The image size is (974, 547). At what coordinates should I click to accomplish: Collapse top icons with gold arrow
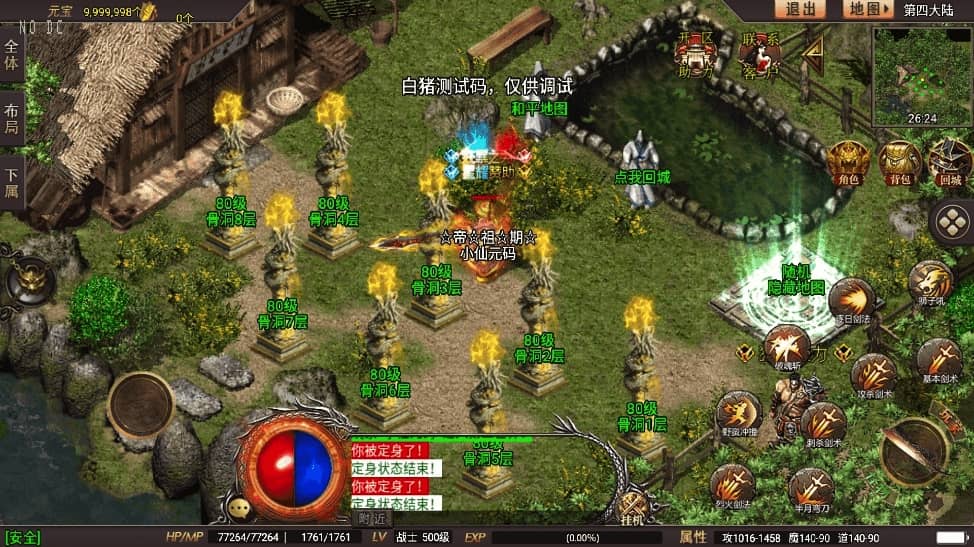[814, 53]
